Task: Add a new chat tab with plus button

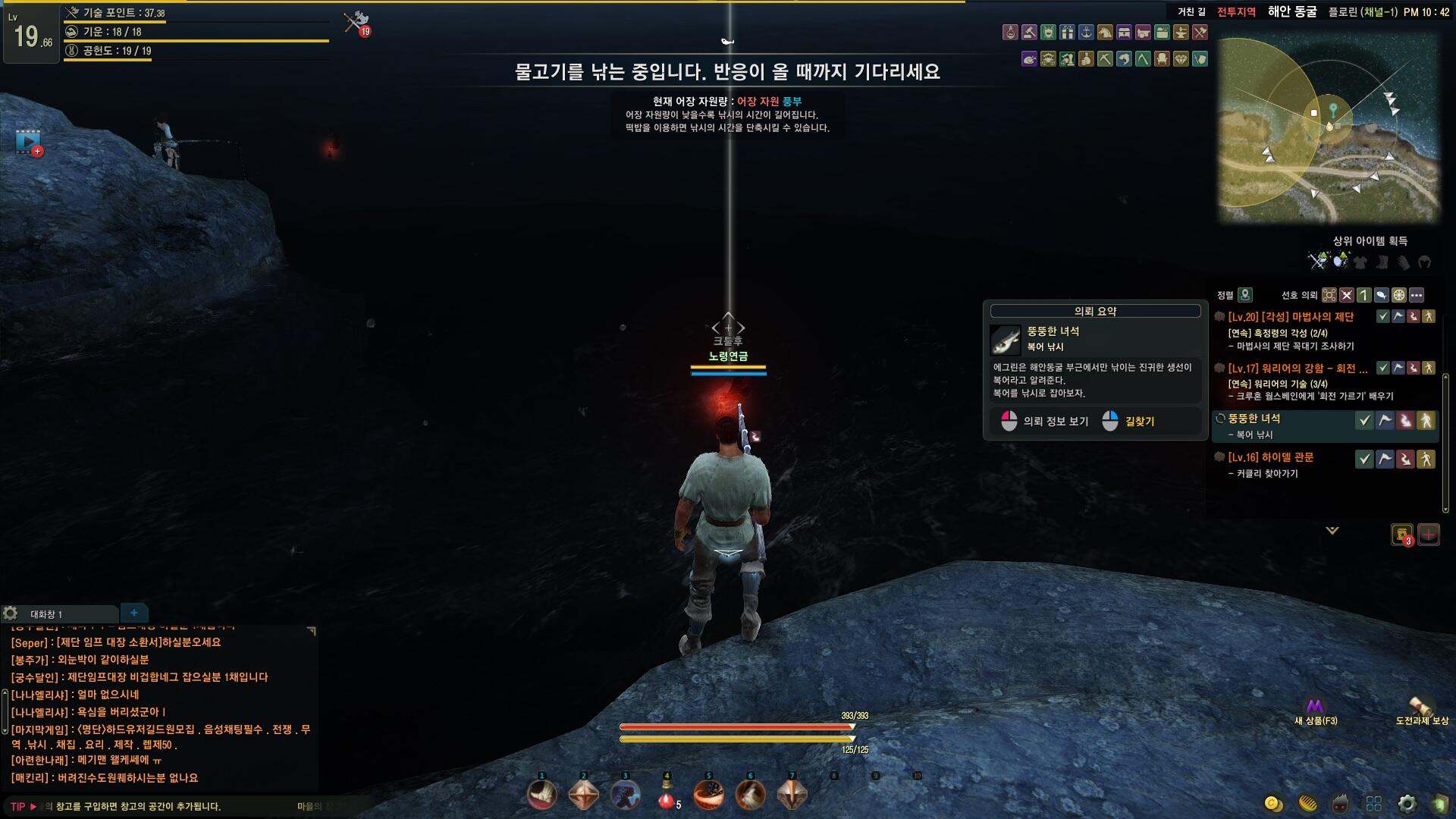Action: [134, 613]
